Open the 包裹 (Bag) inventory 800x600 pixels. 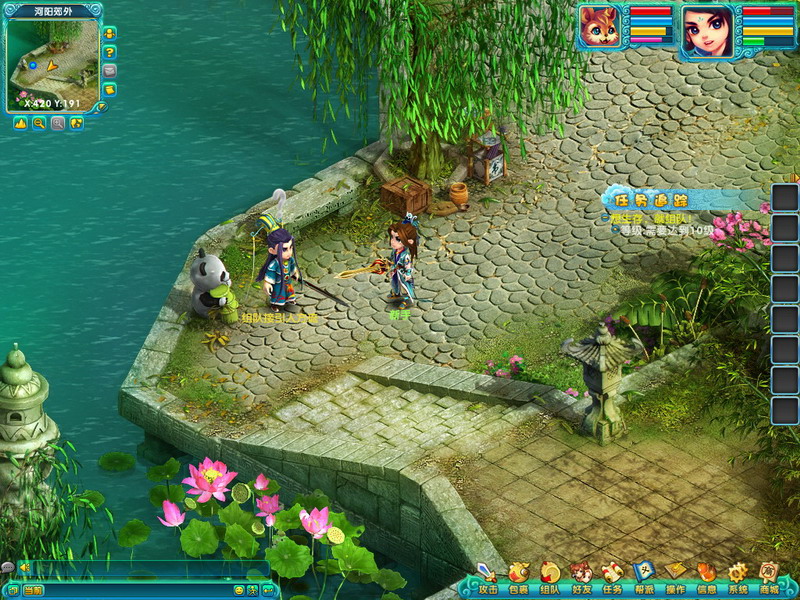pos(518,575)
